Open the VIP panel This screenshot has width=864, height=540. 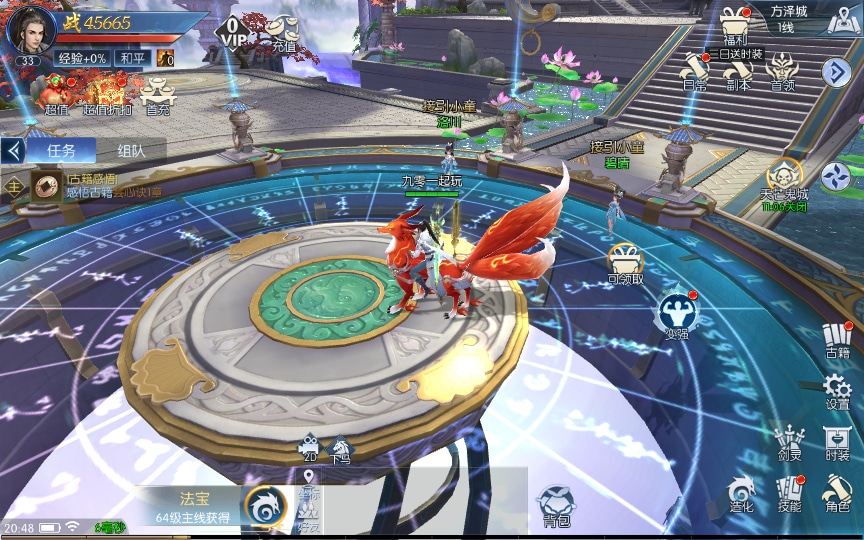pyautogui.click(x=232, y=33)
